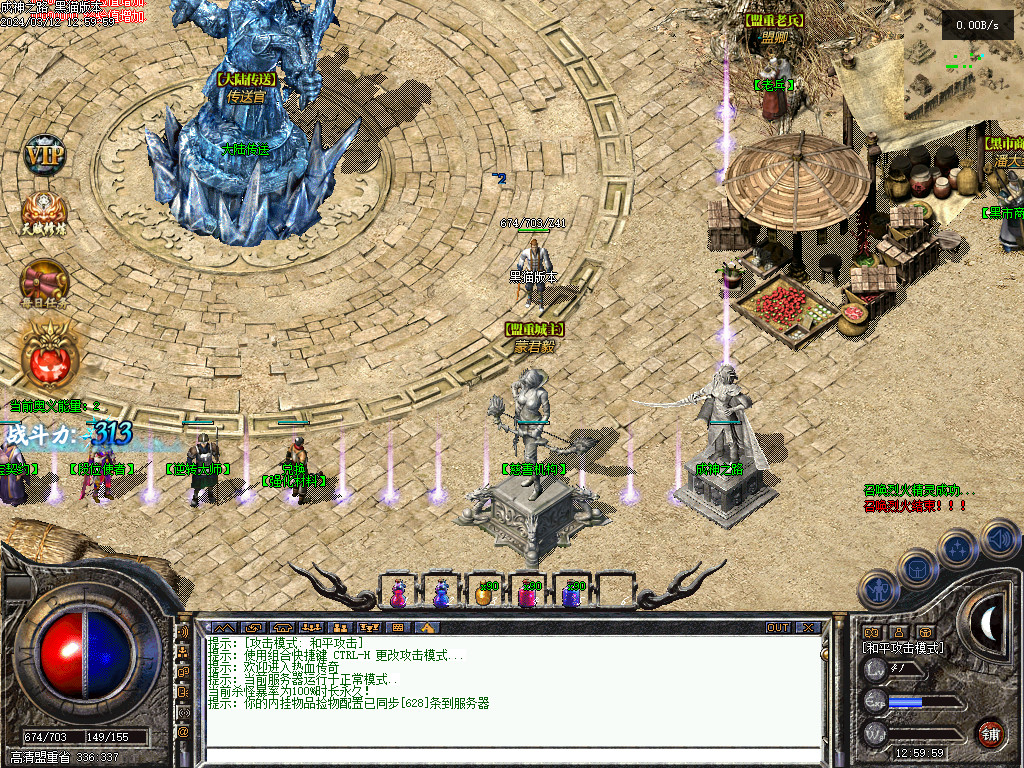This screenshot has width=1024, height=768.
Task: Open the skills sparkle round button
Action: [x=957, y=548]
